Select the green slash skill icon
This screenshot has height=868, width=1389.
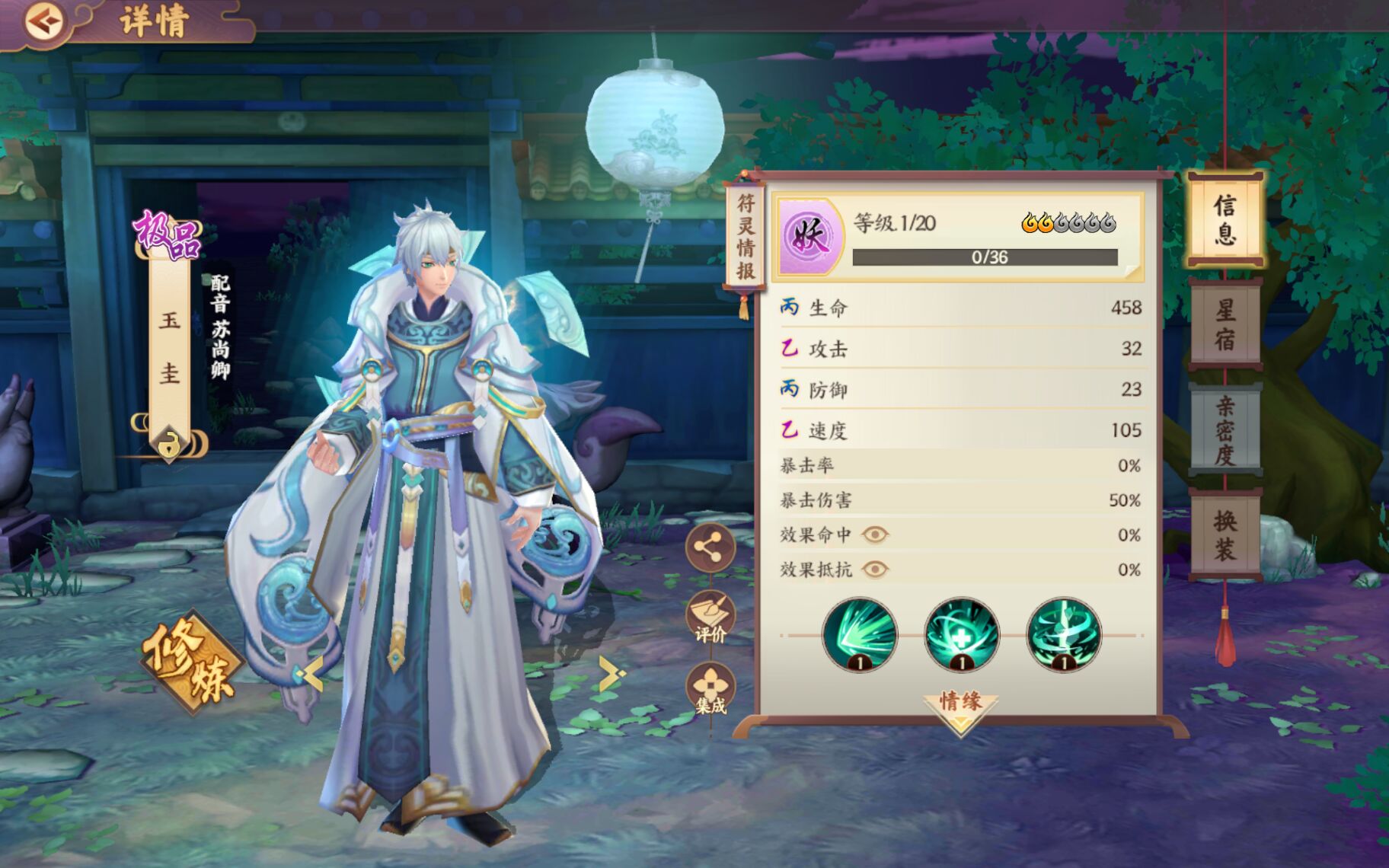pos(860,635)
